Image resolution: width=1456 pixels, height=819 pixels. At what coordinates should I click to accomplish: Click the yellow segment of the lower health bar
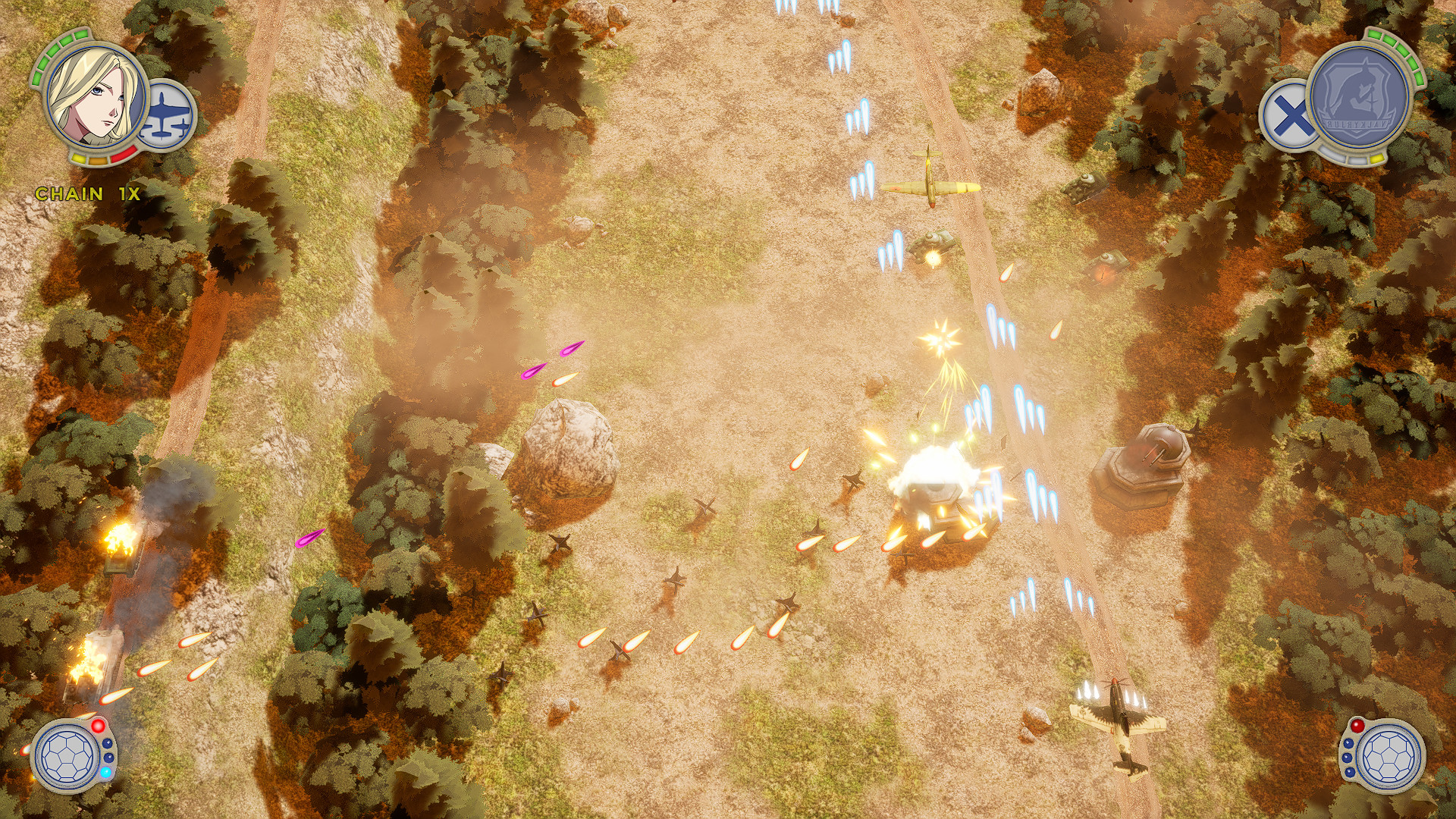[x=79, y=158]
